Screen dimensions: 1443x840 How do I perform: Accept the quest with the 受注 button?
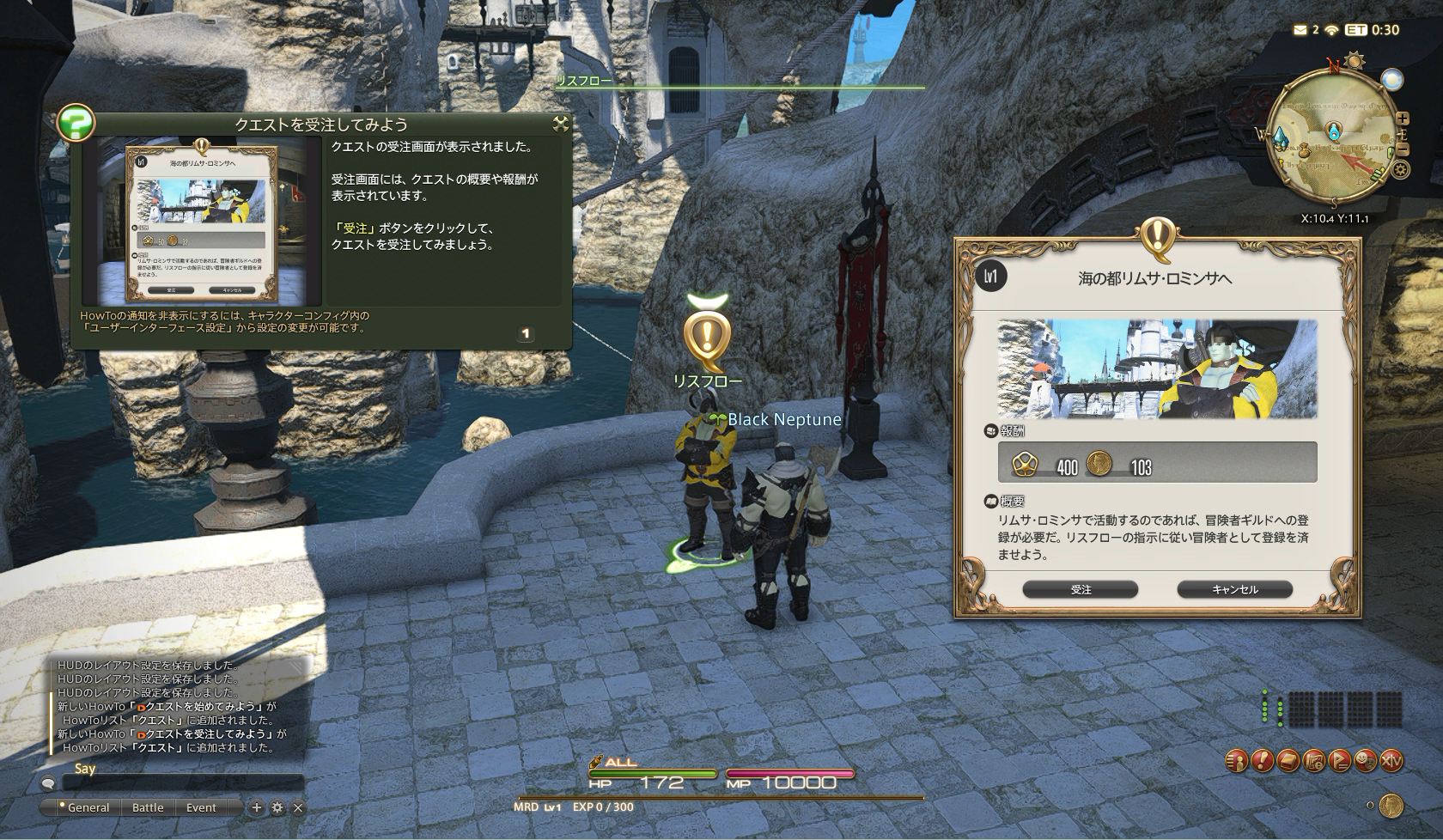(1081, 589)
